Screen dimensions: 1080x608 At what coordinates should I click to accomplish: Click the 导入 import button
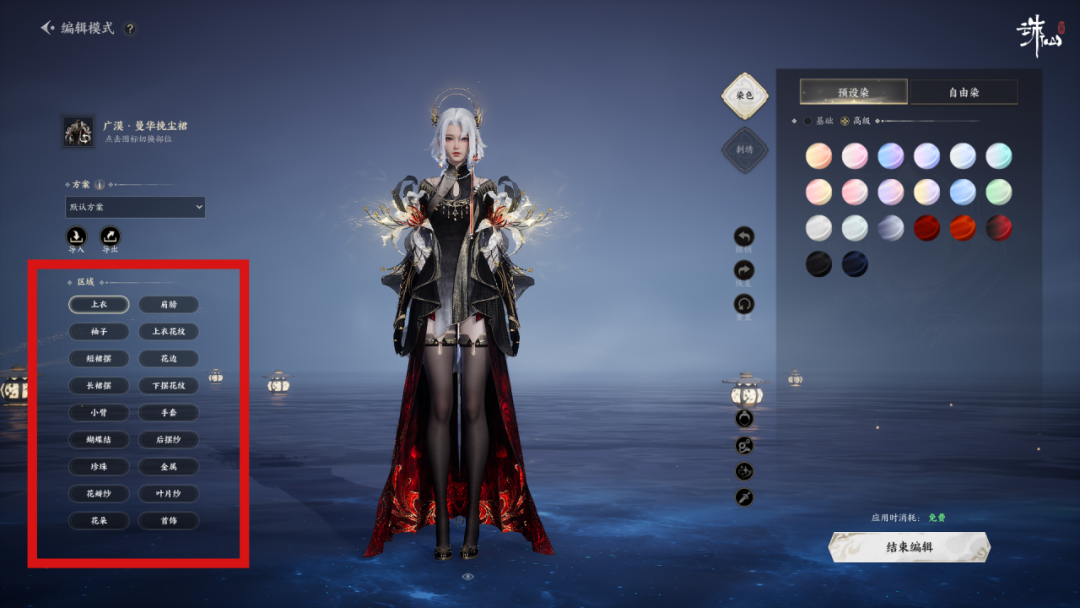(76, 237)
